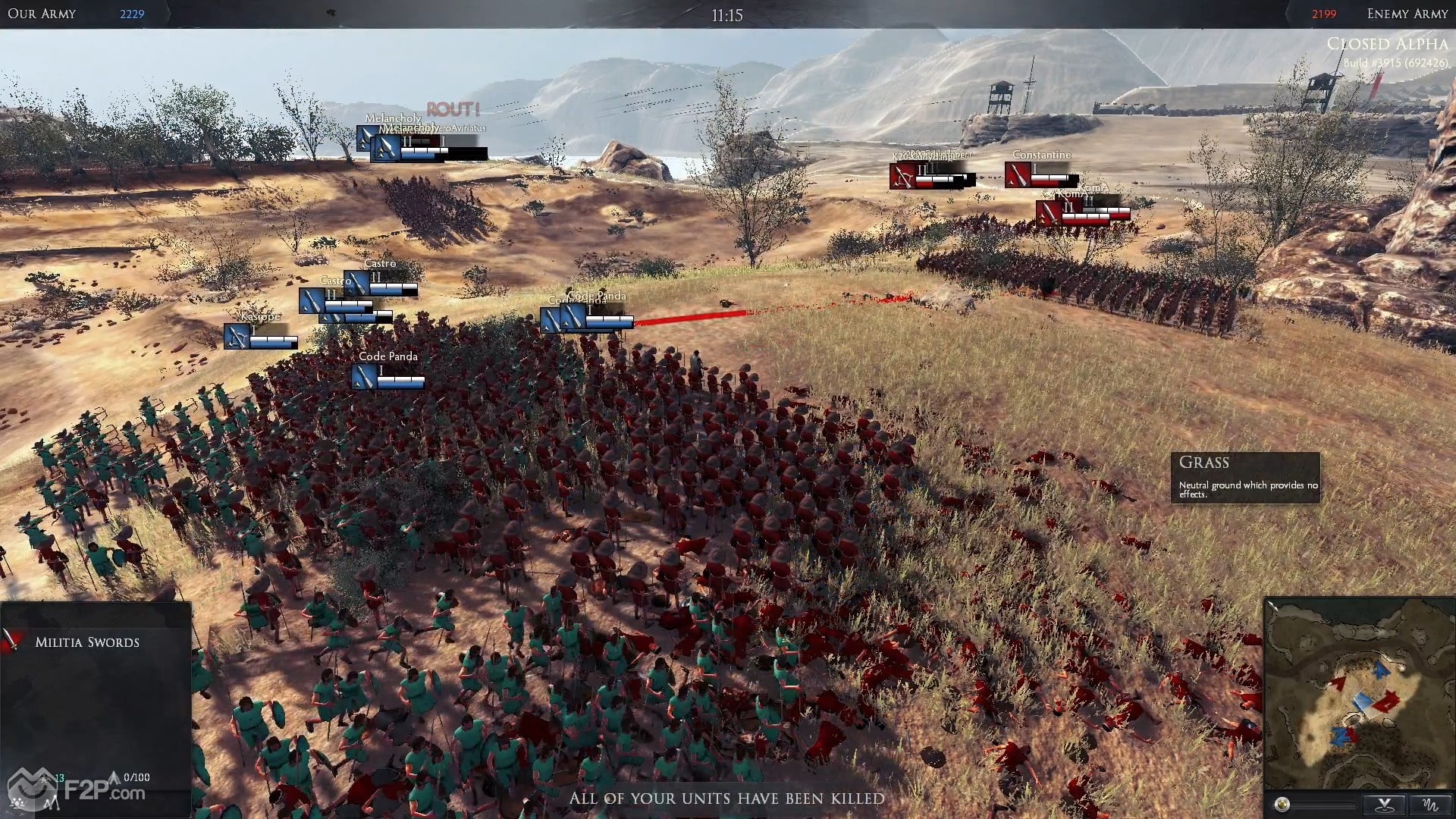Select Kasiope's archer unit banner

[x=237, y=336]
